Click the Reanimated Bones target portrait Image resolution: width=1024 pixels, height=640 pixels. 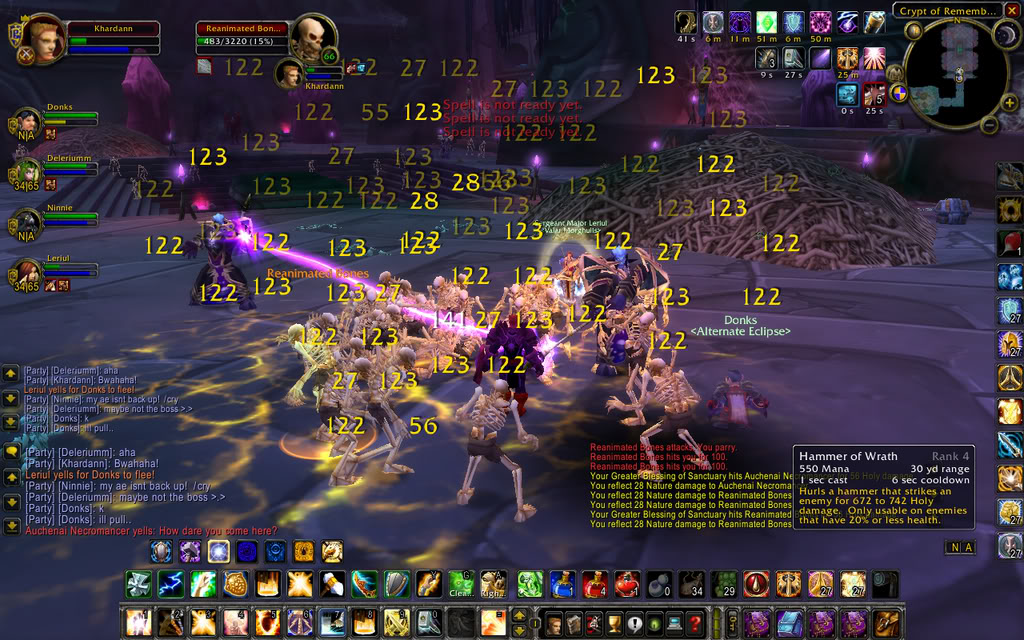(x=310, y=38)
